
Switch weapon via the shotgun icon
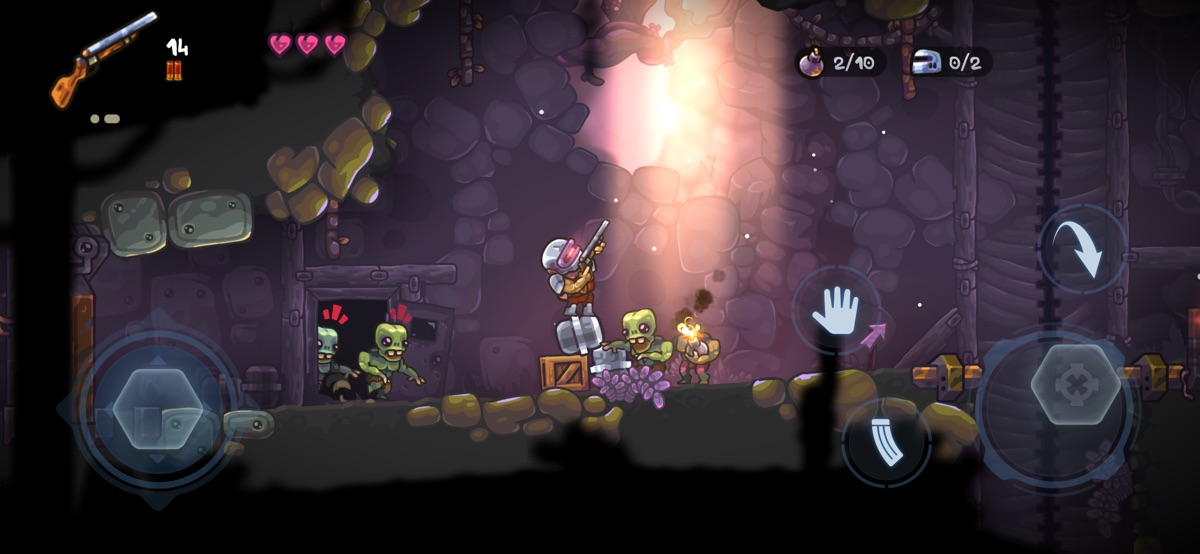click(x=104, y=60)
